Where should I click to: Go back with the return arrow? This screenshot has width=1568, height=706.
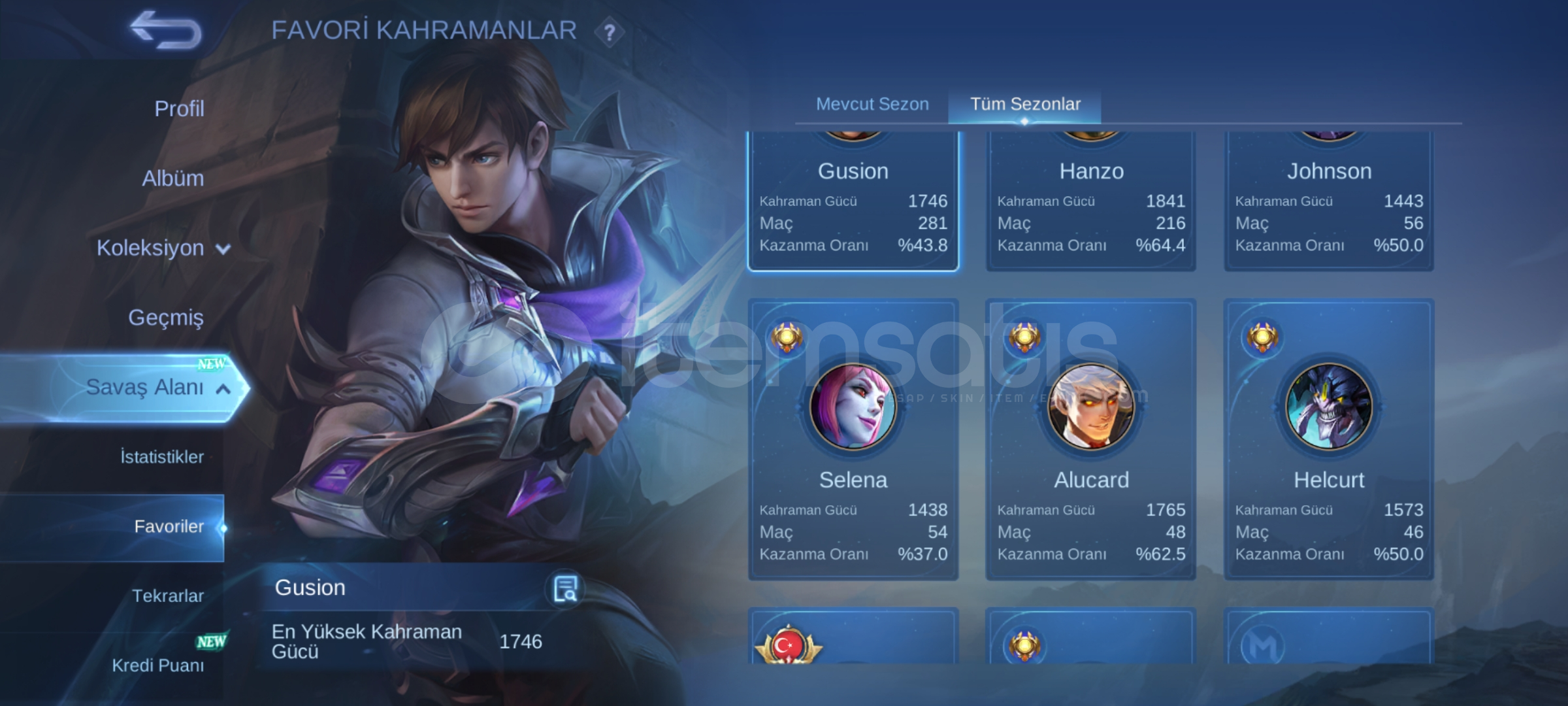coord(166,31)
